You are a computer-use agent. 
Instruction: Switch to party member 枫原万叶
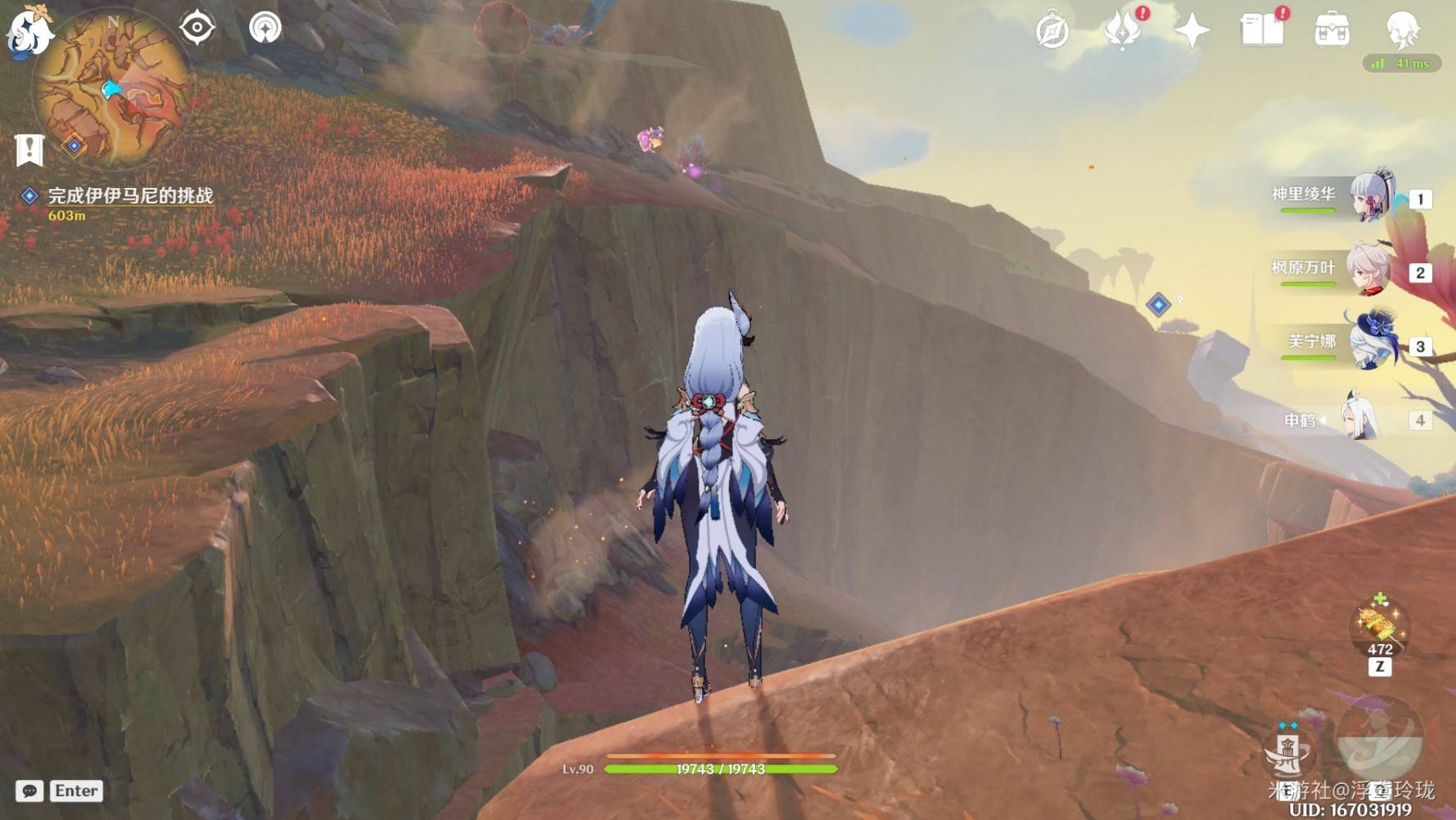(x=1370, y=270)
